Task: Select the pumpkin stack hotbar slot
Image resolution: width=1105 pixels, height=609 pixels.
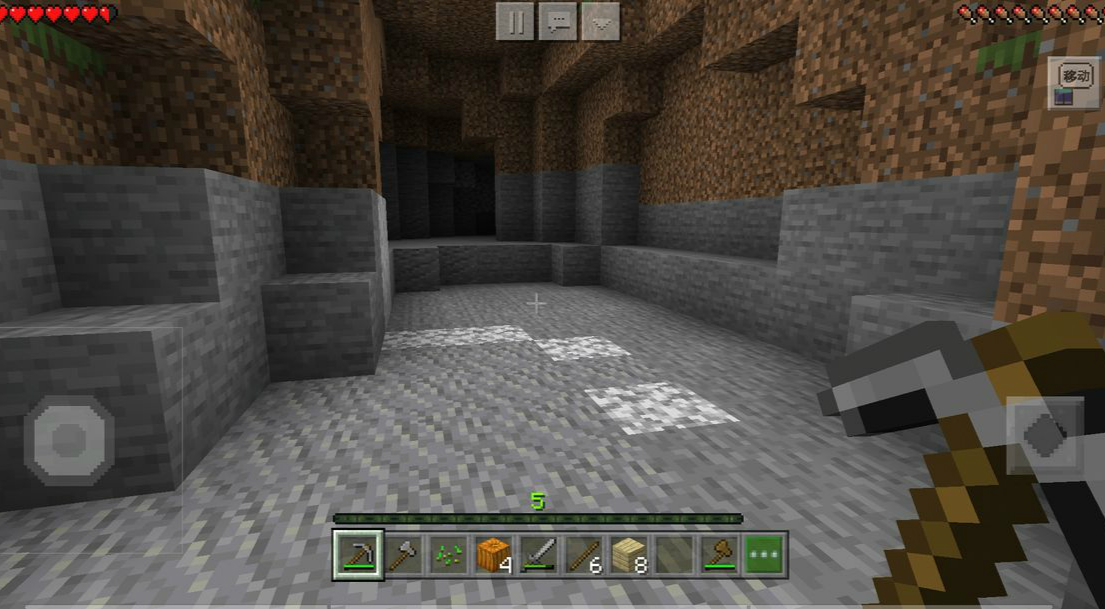Action: pos(493,554)
